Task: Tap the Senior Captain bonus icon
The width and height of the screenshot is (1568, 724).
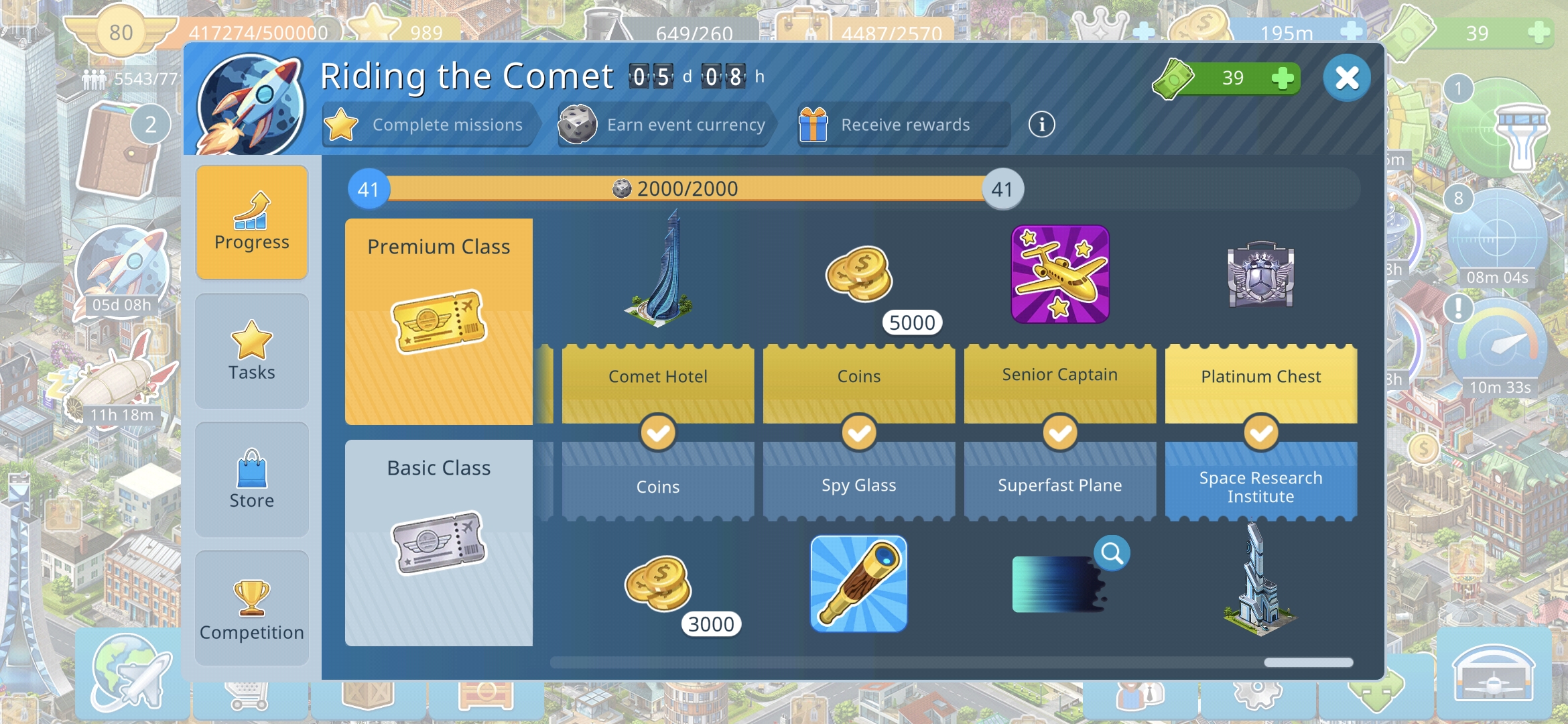Action: [x=1060, y=274]
